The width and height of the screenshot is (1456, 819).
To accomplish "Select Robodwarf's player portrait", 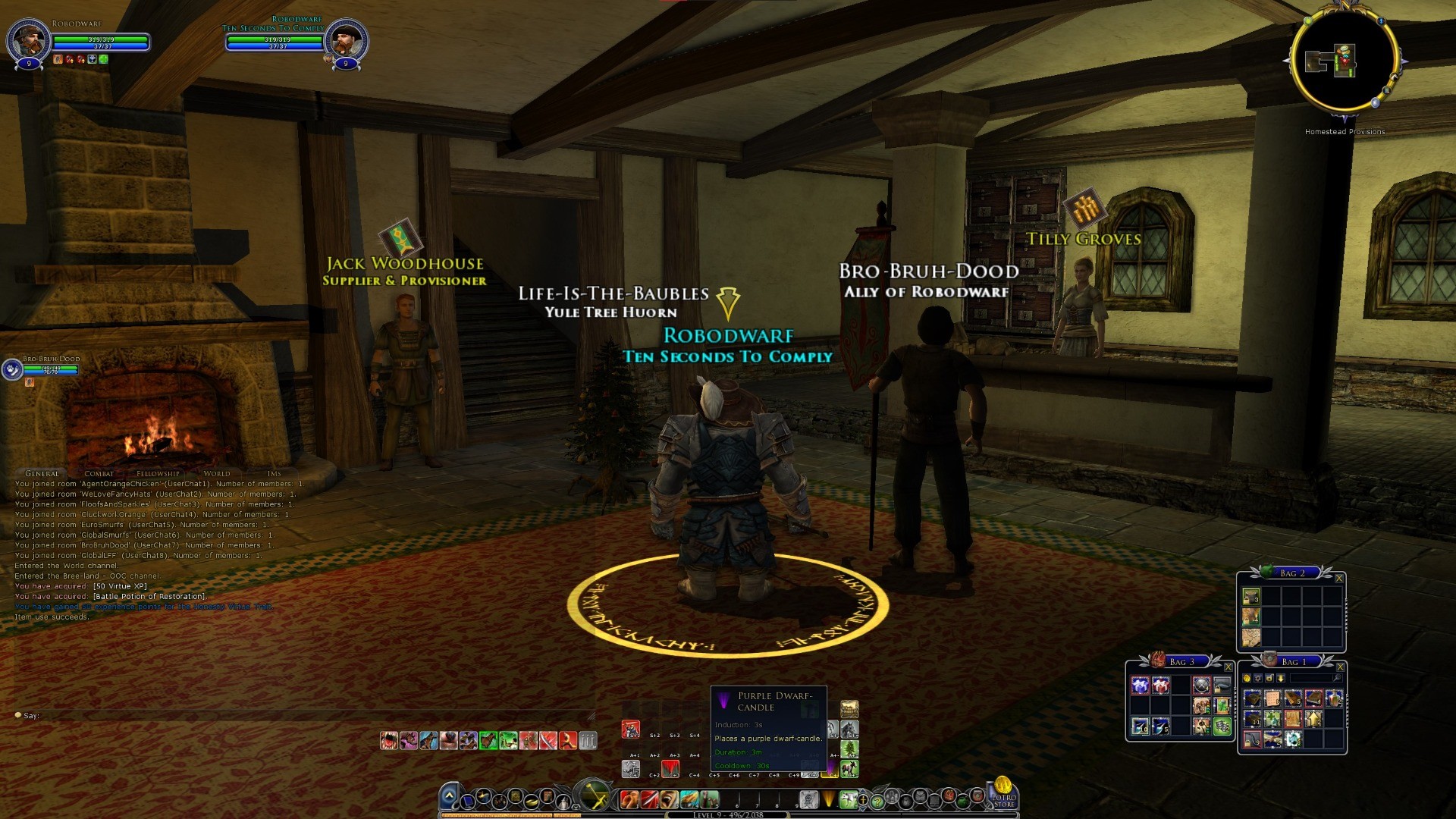I will tap(28, 39).
